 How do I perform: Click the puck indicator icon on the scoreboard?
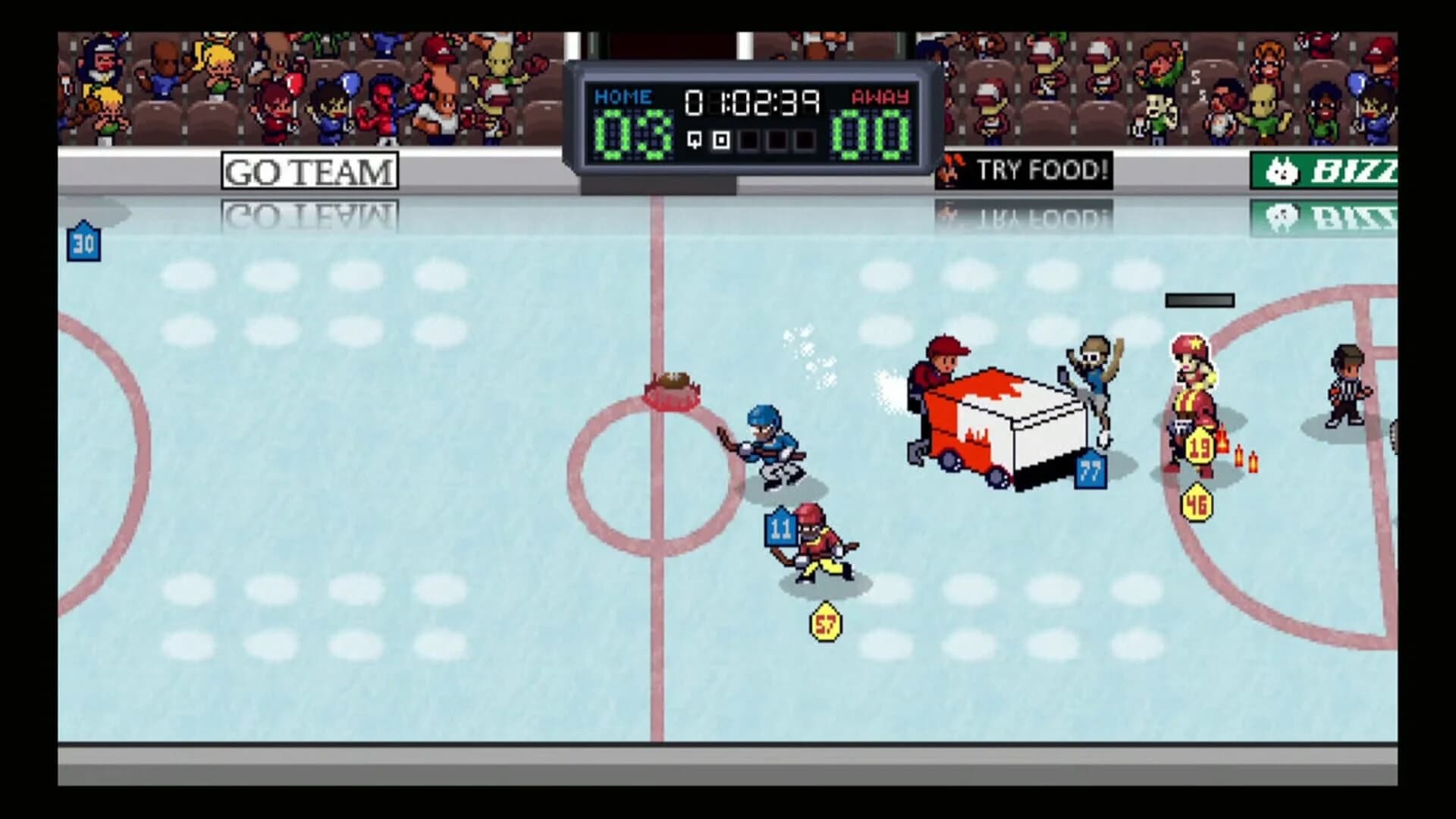pos(695,140)
